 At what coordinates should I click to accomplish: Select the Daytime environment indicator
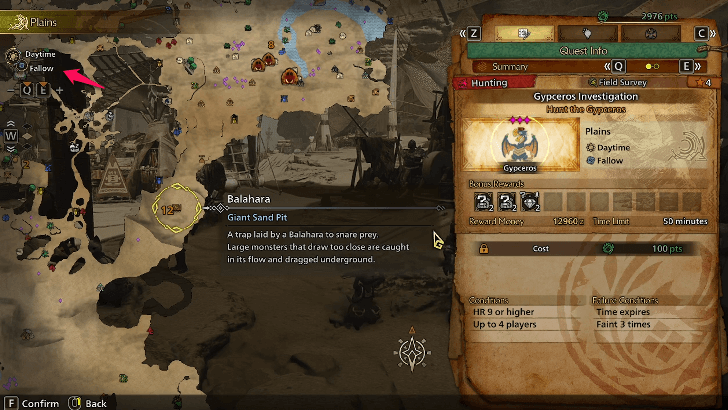coord(34,54)
